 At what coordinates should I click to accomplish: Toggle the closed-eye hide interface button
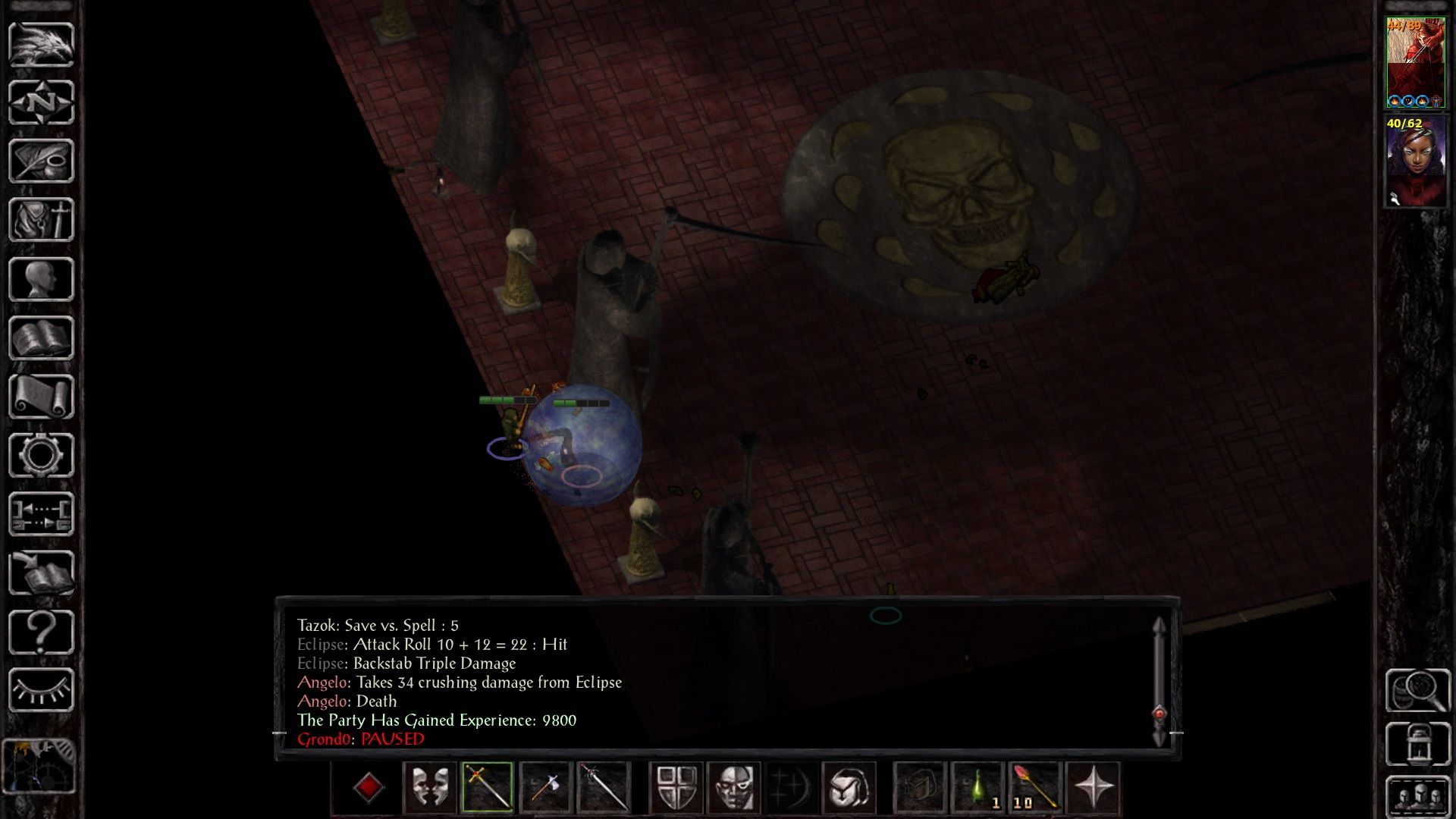(41, 690)
